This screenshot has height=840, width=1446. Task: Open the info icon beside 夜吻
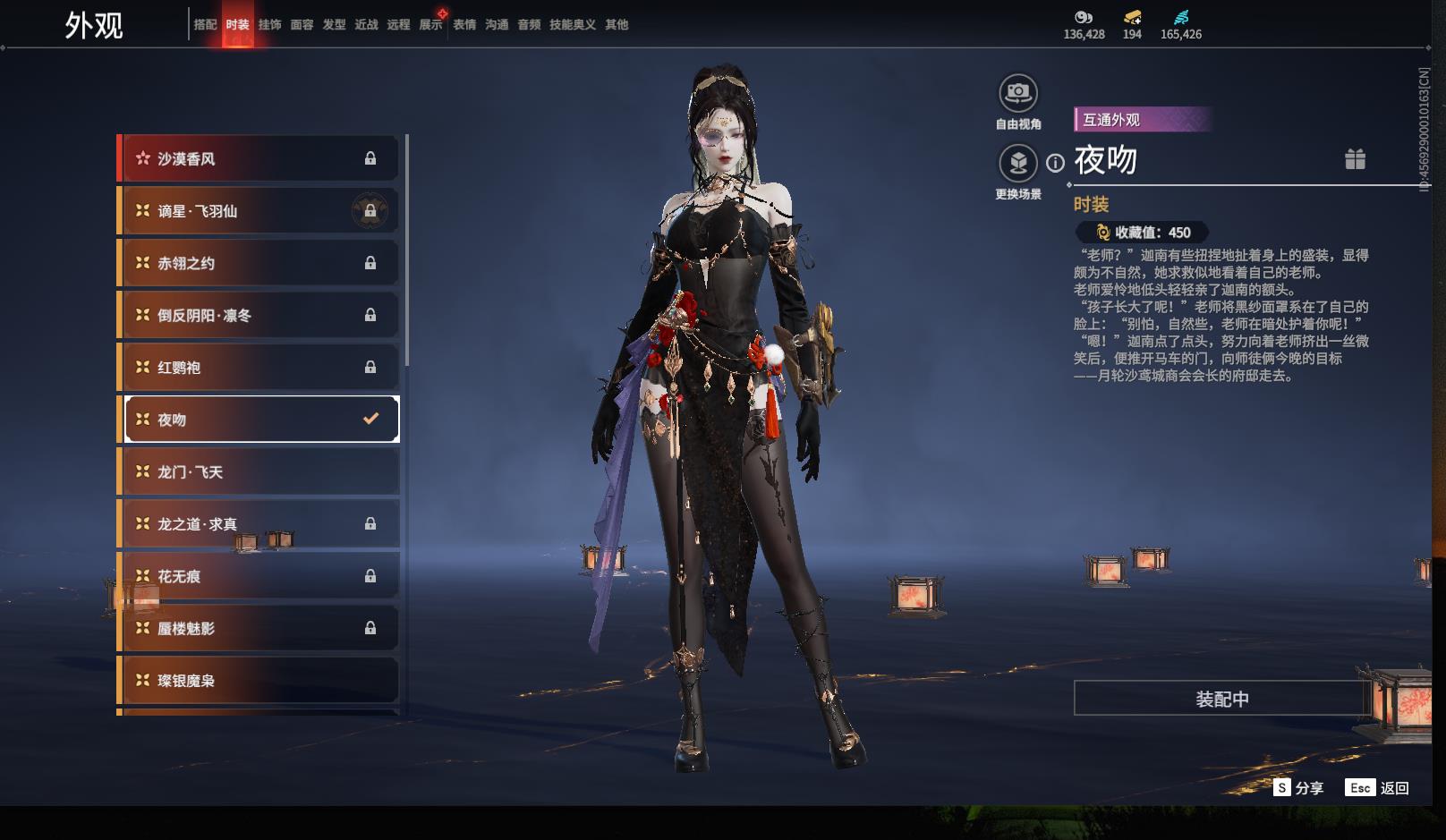point(1056,163)
